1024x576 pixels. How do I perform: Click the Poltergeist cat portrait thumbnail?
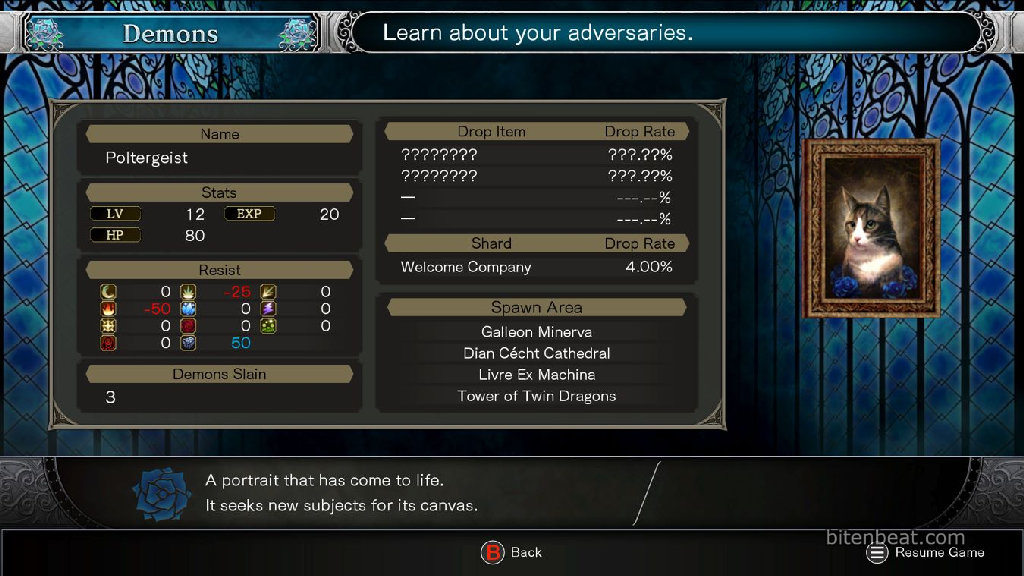click(x=871, y=229)
